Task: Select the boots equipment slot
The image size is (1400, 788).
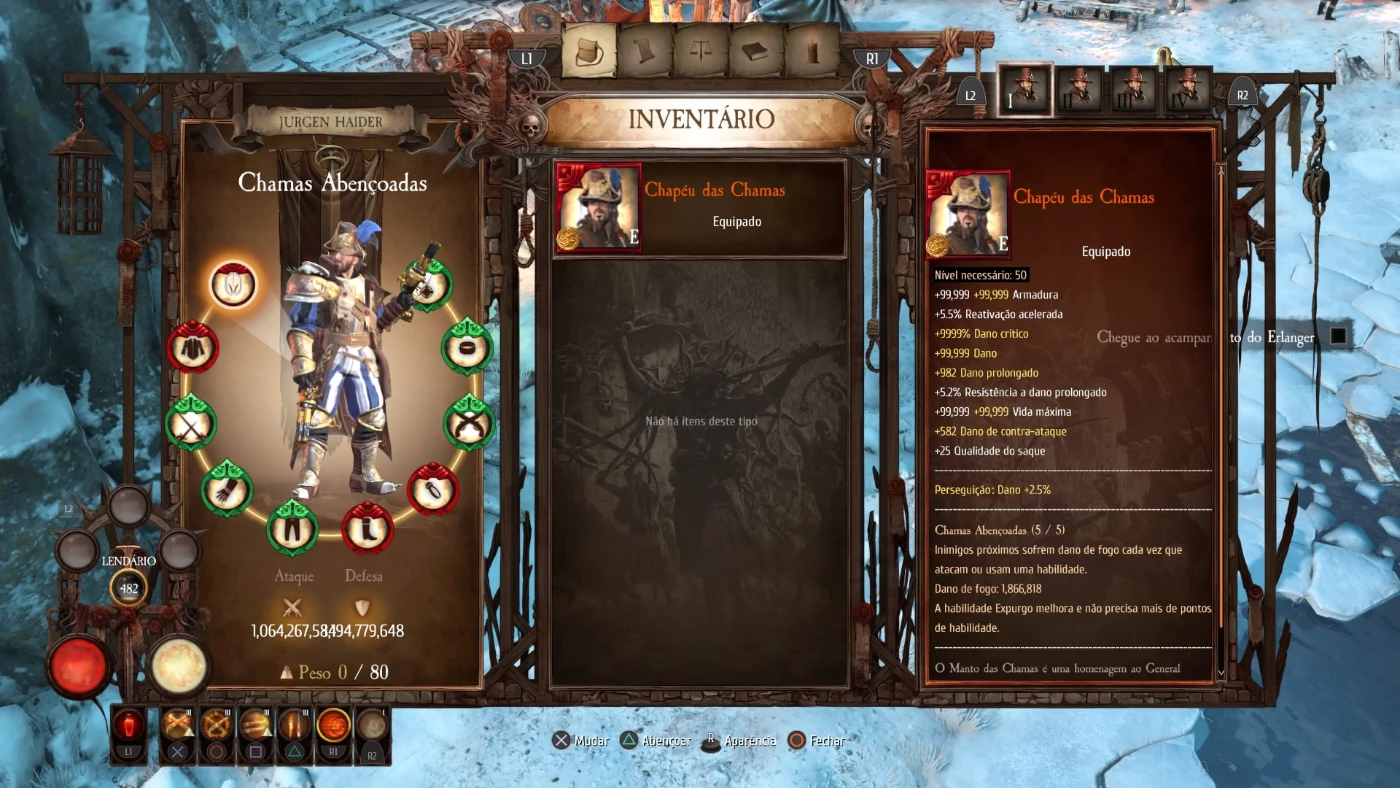Action: [367, 527]
